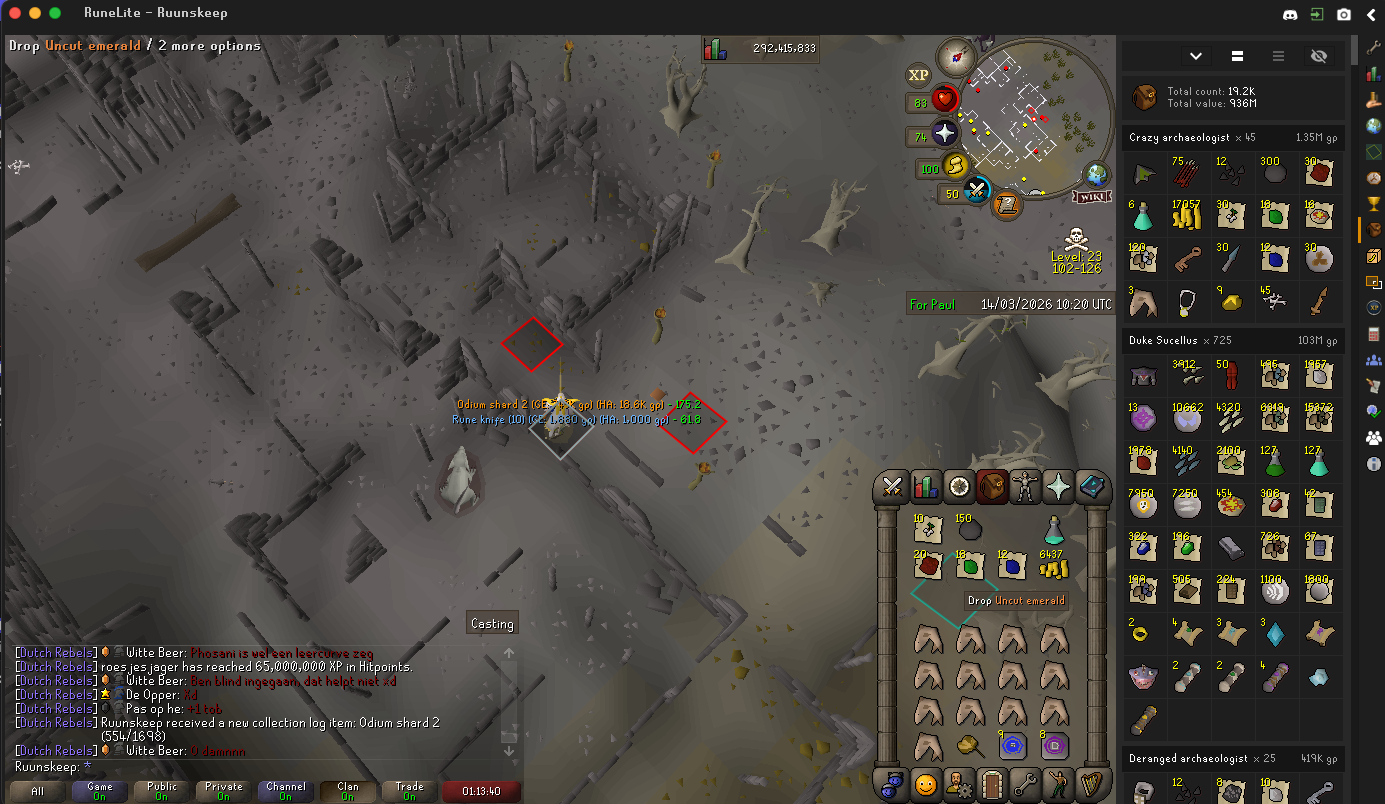Show the Prayer tab
This screenshot has height=804, width=1385.
(x=1058, y=487)
